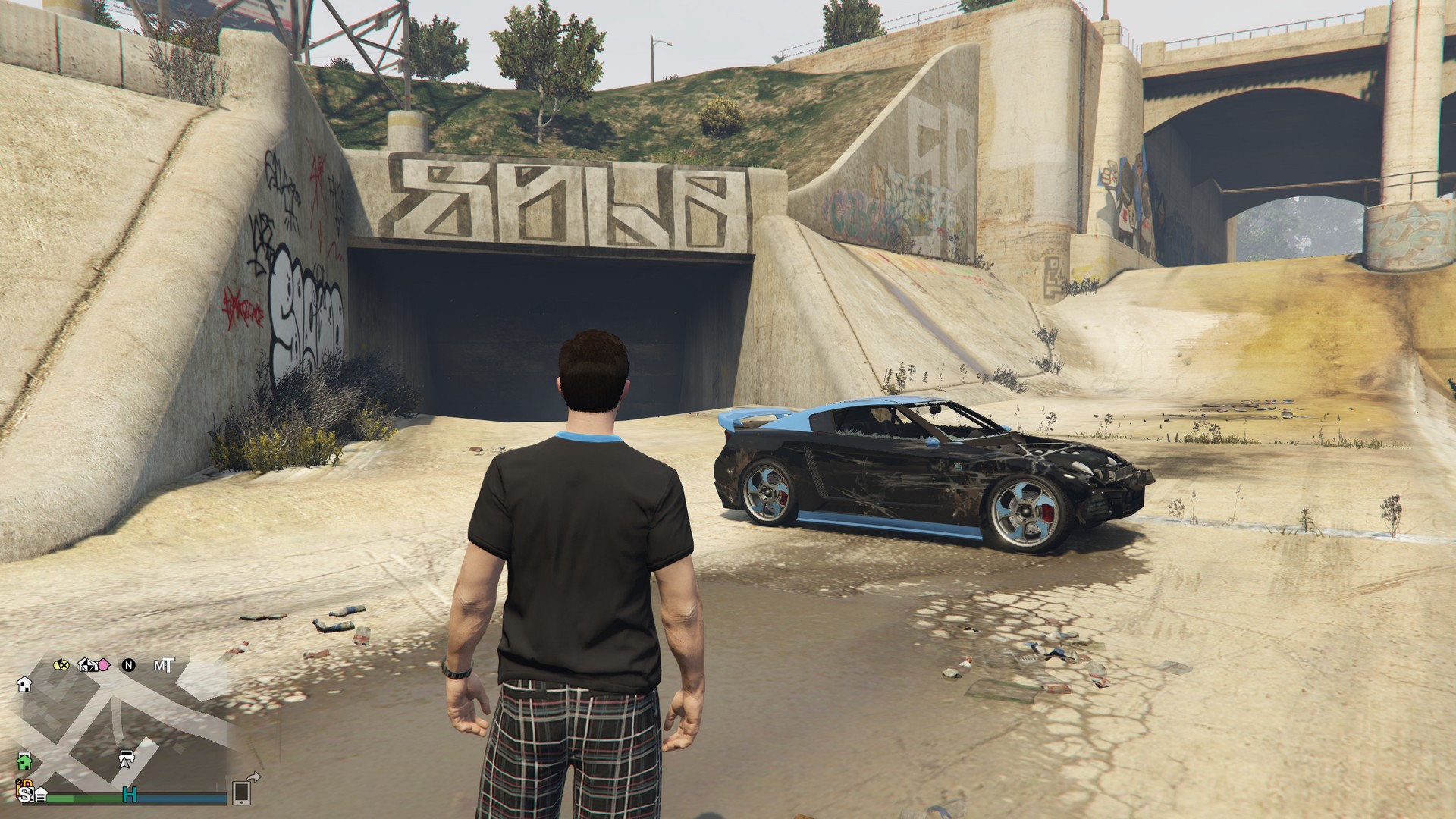Select the pink blip at the minimap top

tap(103, 666)
